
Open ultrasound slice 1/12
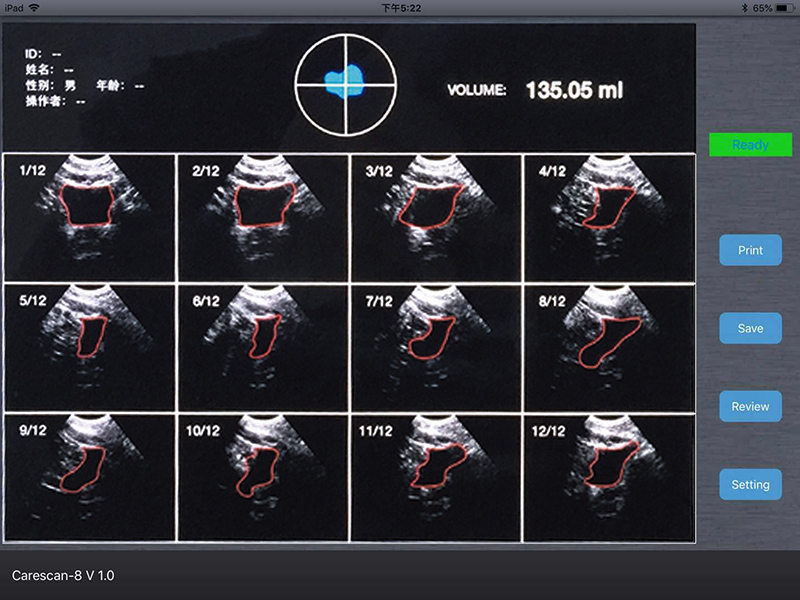pos(91,217)
